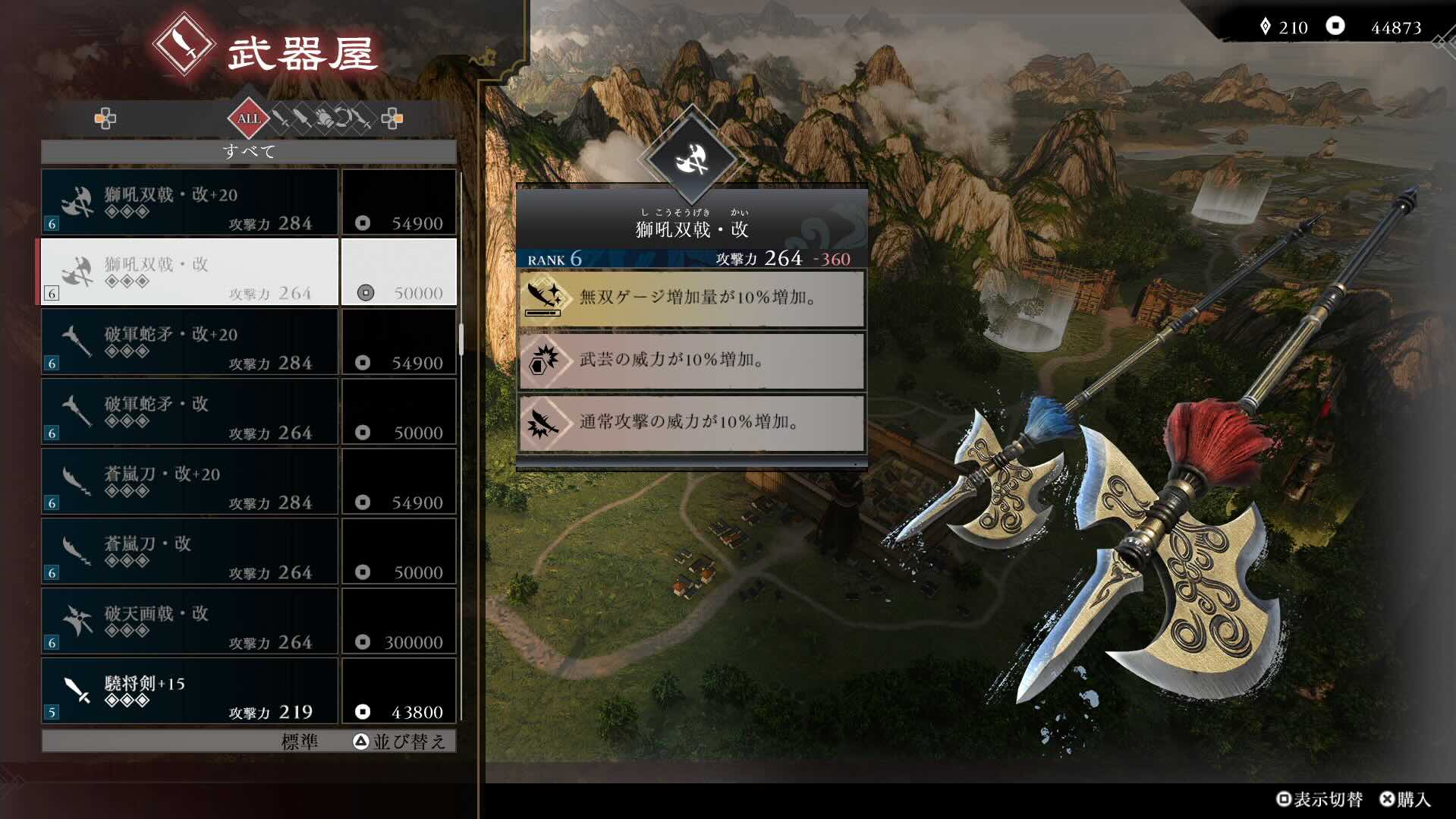The height and width of the screenshot is (819, 1456).
Task: Select the gauntlet weapon category filter
Action: pos(324,119)
